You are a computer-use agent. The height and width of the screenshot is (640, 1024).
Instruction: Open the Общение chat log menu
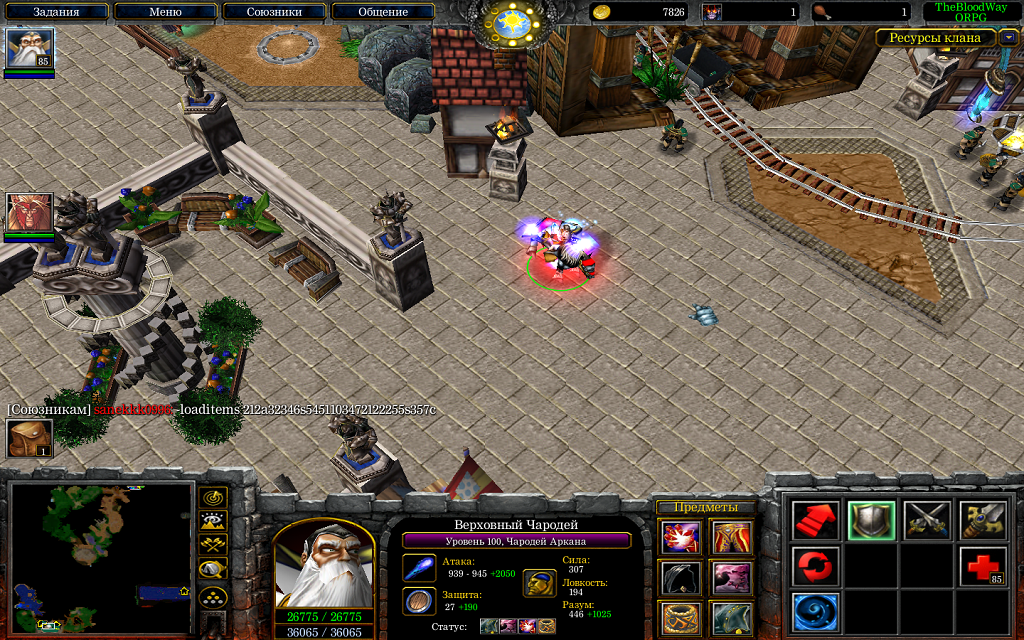[383, 12]
